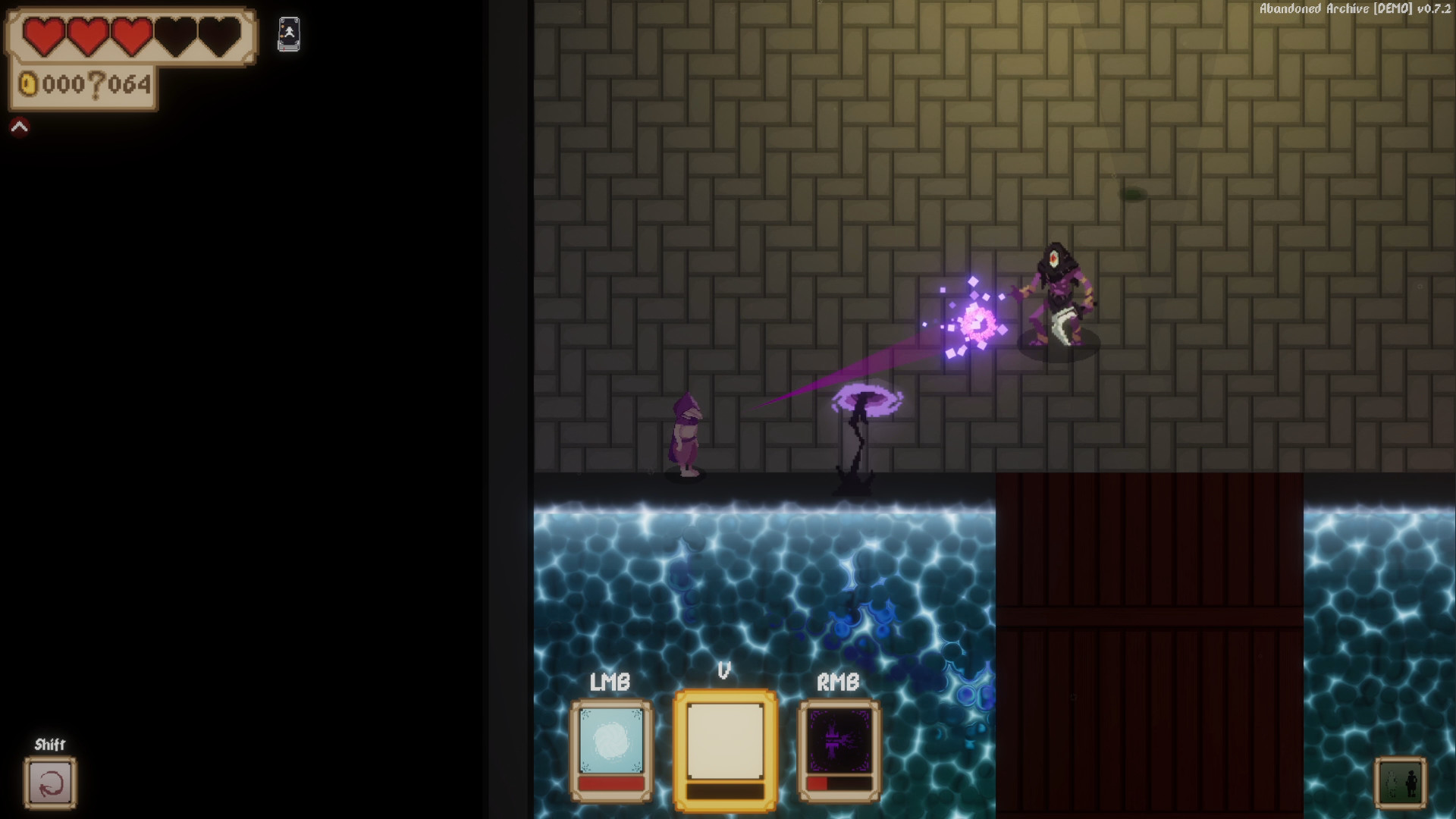Click the RMB keybind label
The image size is (1456, 819).
click(837, 681)
